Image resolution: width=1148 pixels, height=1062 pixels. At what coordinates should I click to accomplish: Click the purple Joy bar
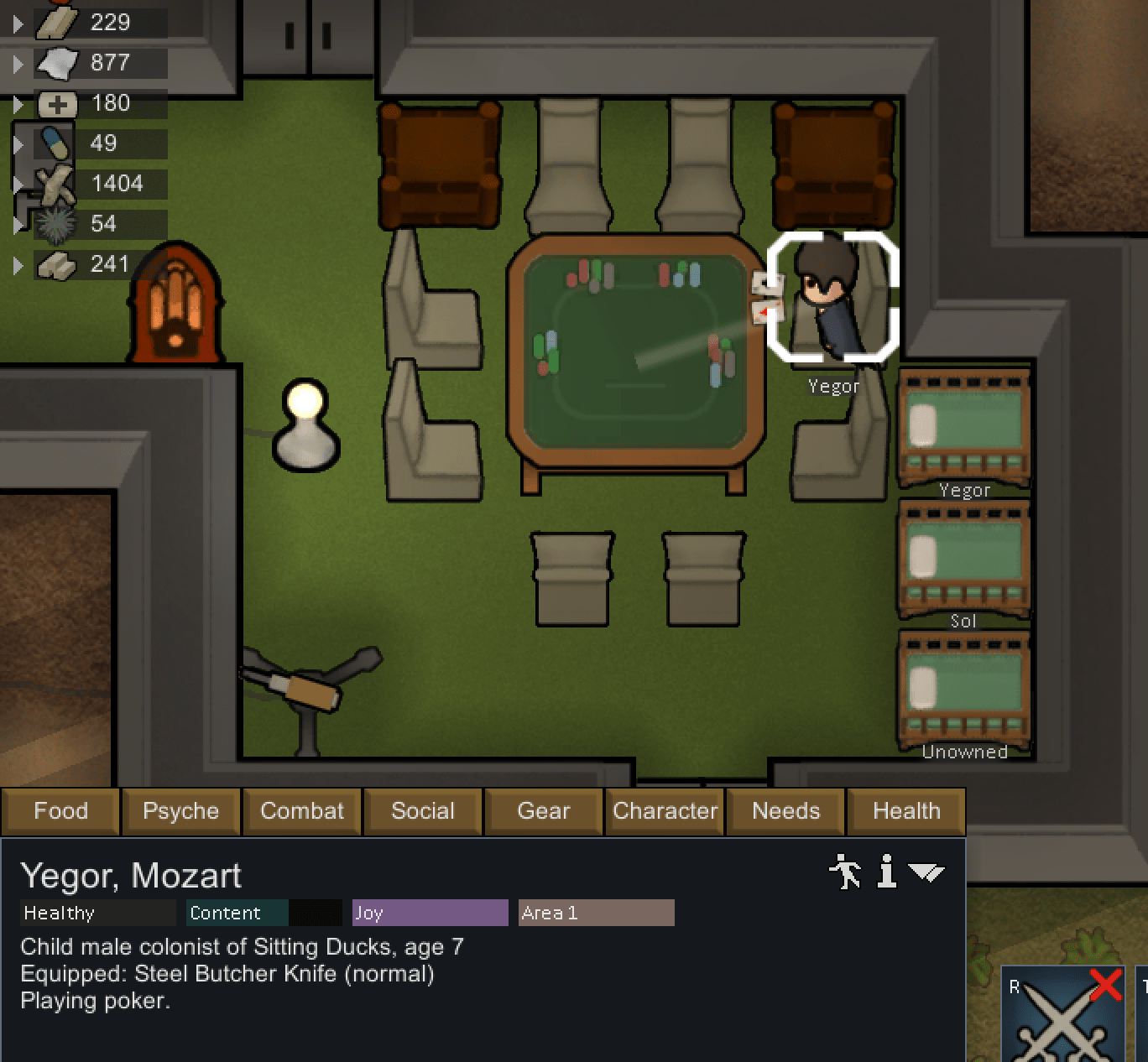pos(430,913)
